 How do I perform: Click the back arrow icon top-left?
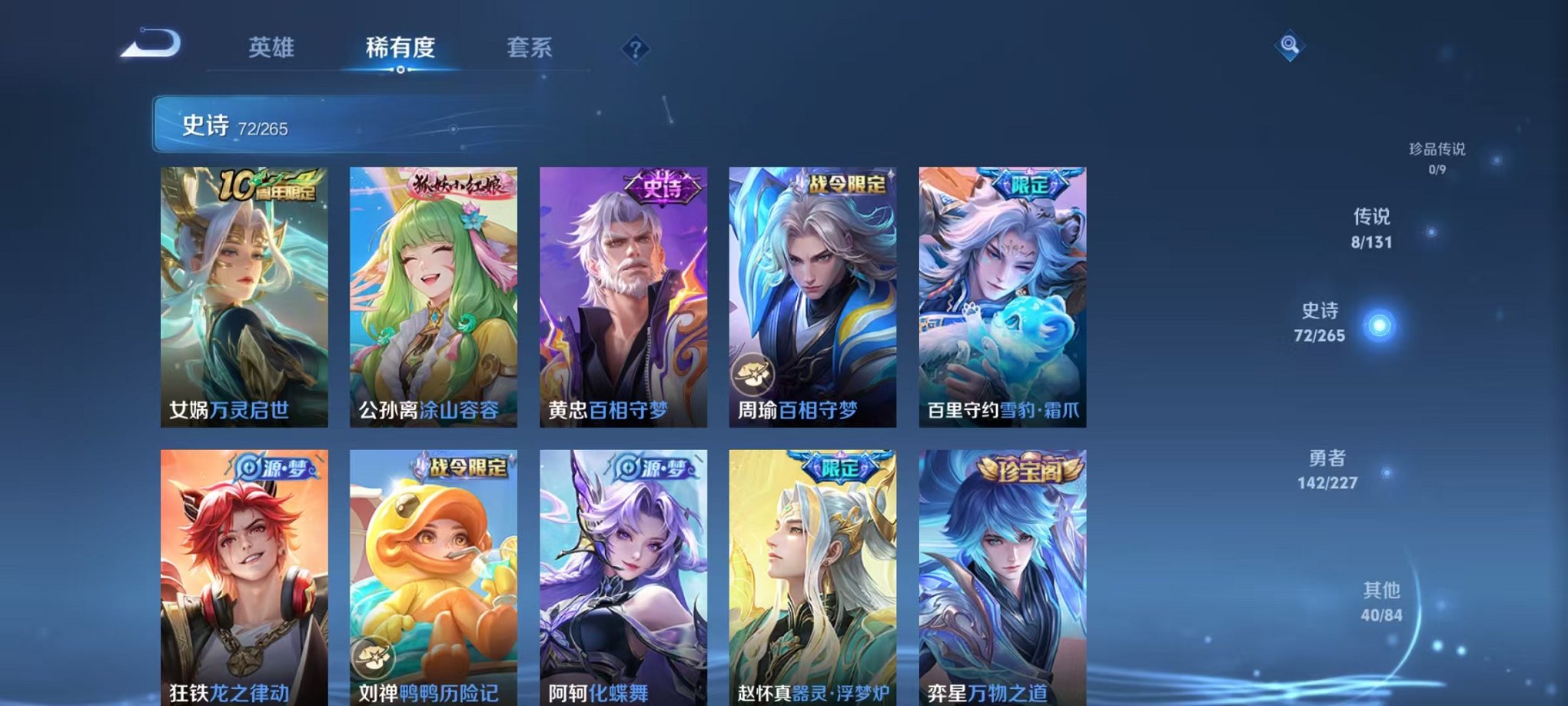pyautogui.click(x=150, y=46)
